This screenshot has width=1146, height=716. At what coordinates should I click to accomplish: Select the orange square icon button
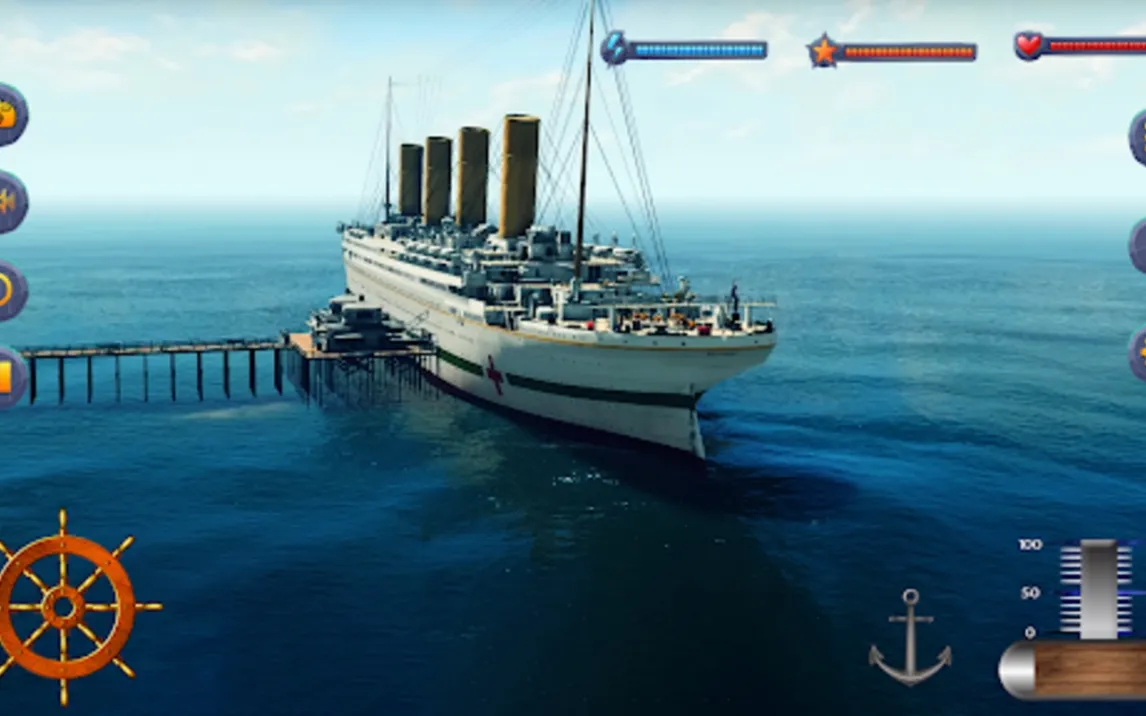(x=9, y=376)
